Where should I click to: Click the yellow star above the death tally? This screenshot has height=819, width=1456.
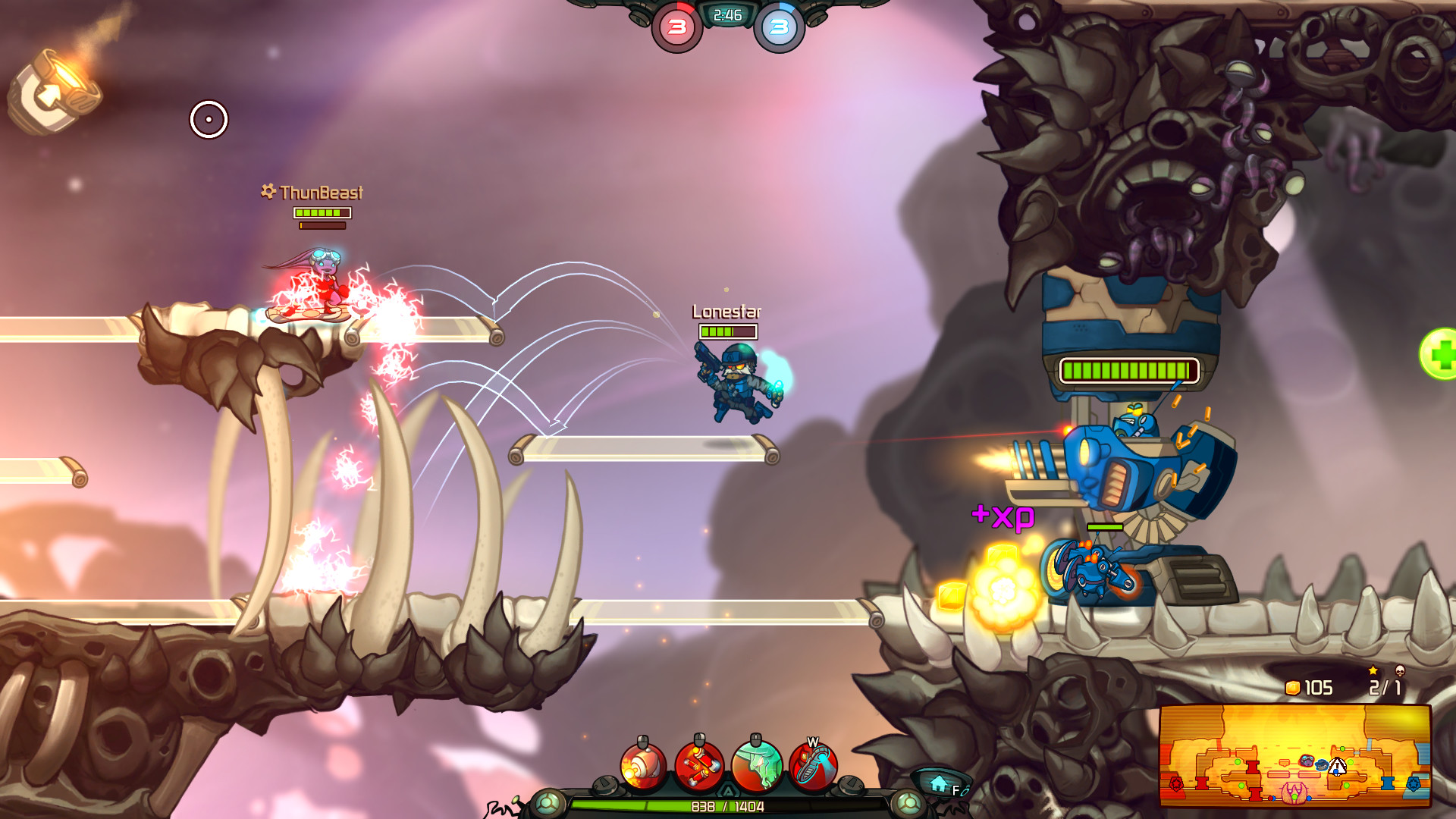(x=1373, y=670)
